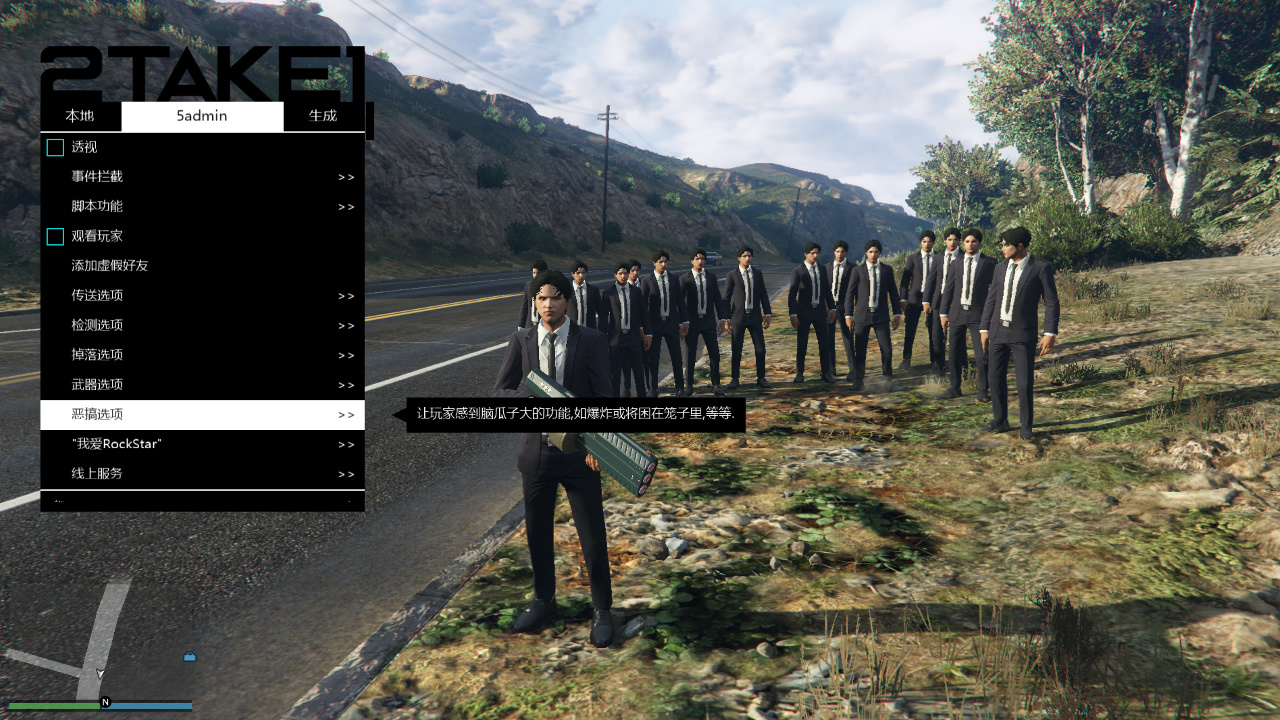Image resolution: width=1280 pixels, height=720 pixels.
Task: Select the 5admin tab
Action: coord(202,116)
